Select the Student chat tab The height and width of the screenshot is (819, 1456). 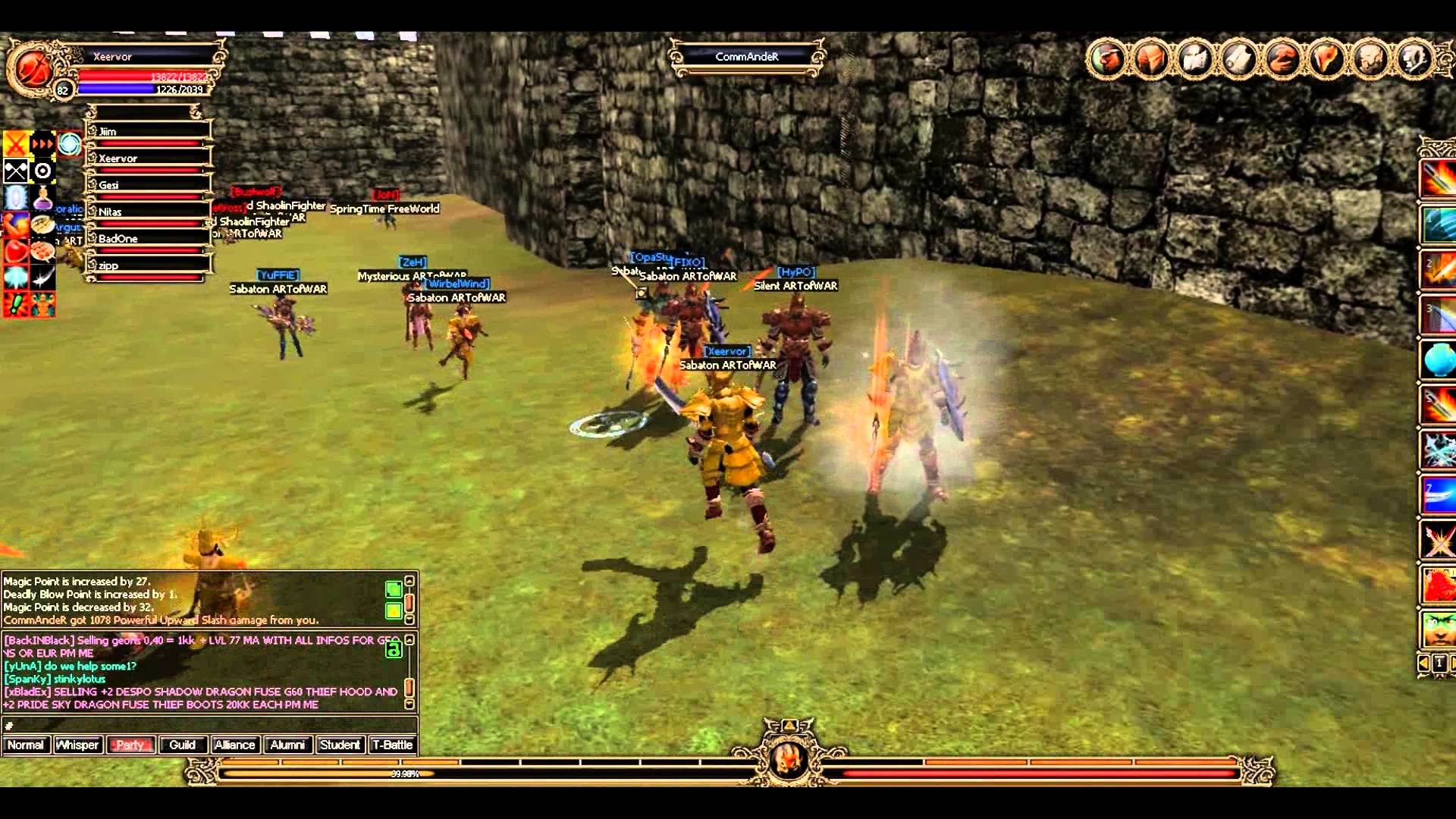[x=340, y=745]
